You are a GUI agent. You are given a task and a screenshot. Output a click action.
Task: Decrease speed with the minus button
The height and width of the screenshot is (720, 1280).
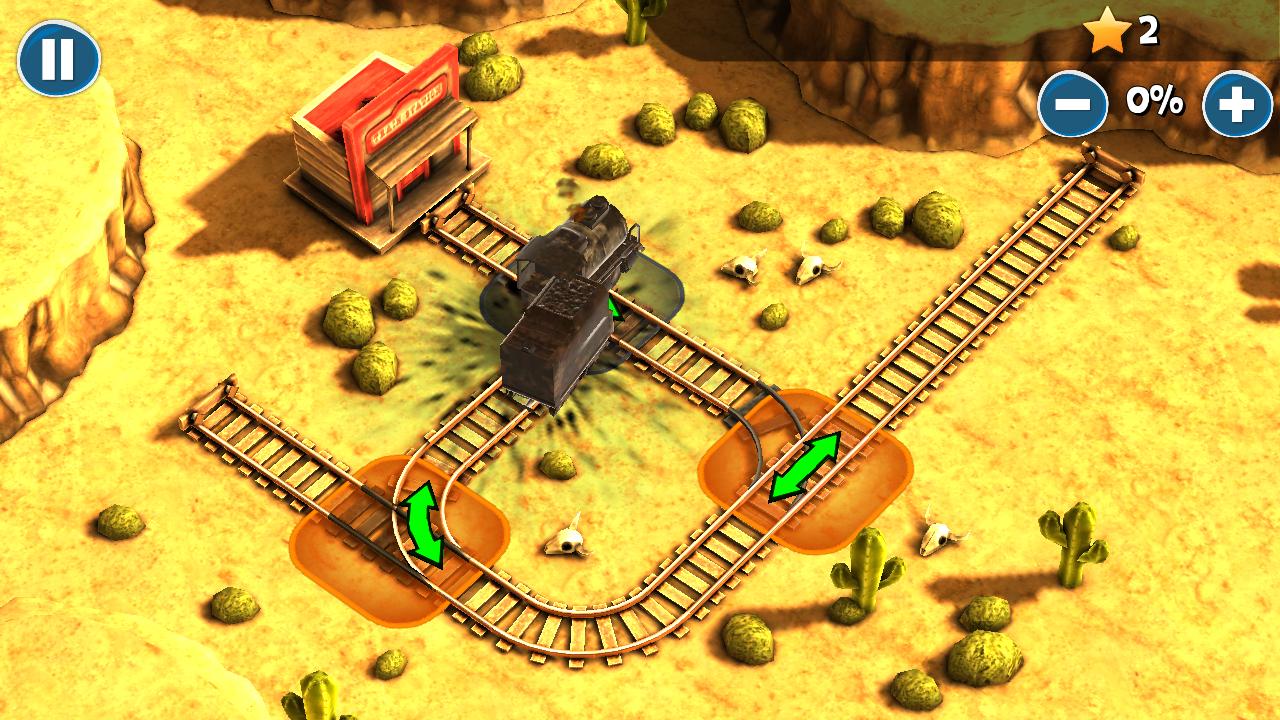[x=1073, y=103]
